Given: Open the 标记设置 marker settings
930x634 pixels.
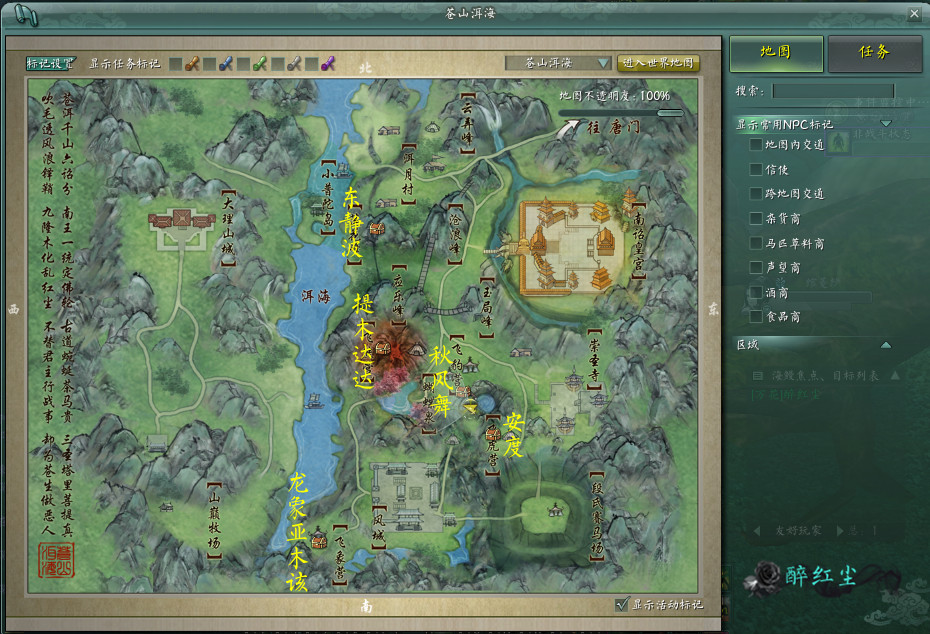Looking at the screenshot, I should click(50, 63).
